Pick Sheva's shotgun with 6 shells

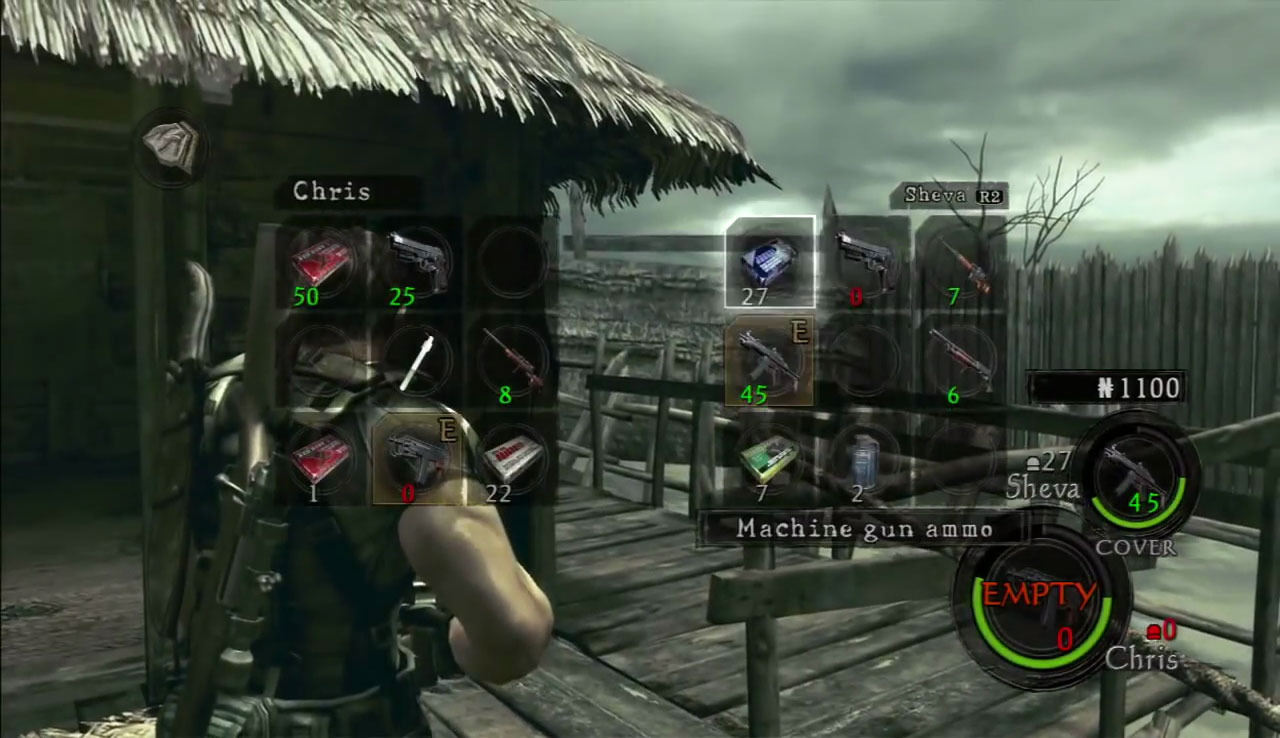[961, 361]
